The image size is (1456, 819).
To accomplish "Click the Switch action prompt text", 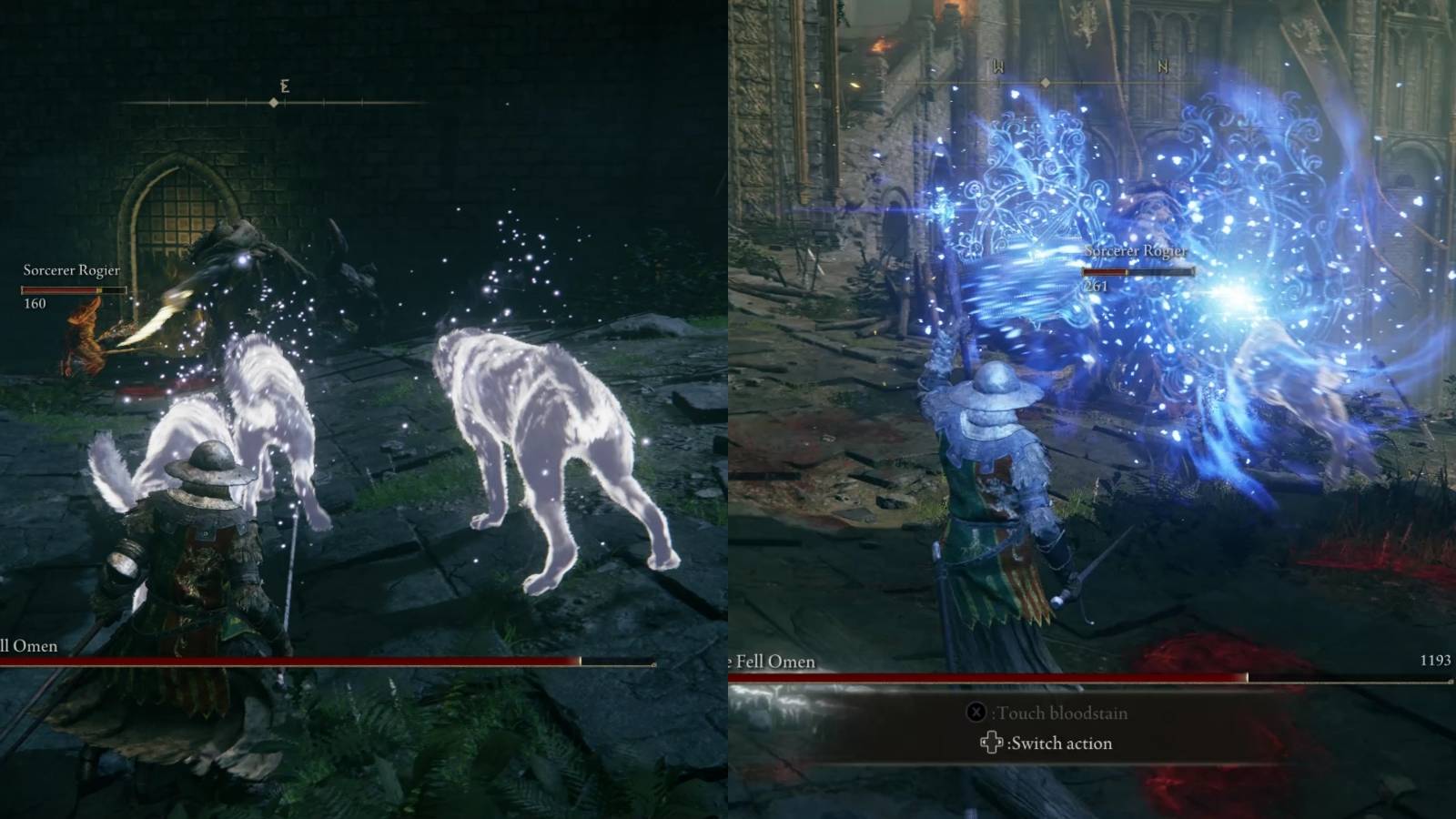I will pos(1058,743).
